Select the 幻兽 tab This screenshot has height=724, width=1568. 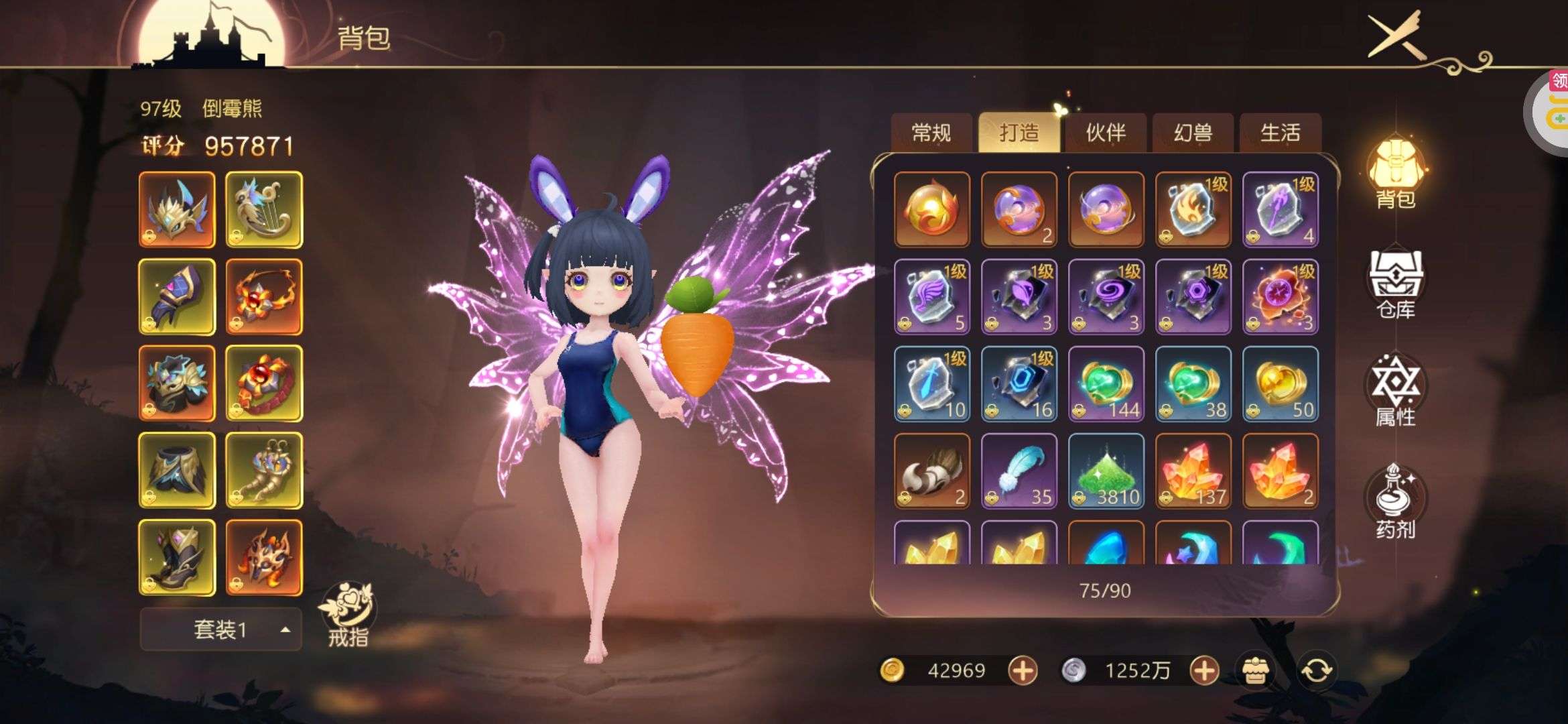(1193, 133)
